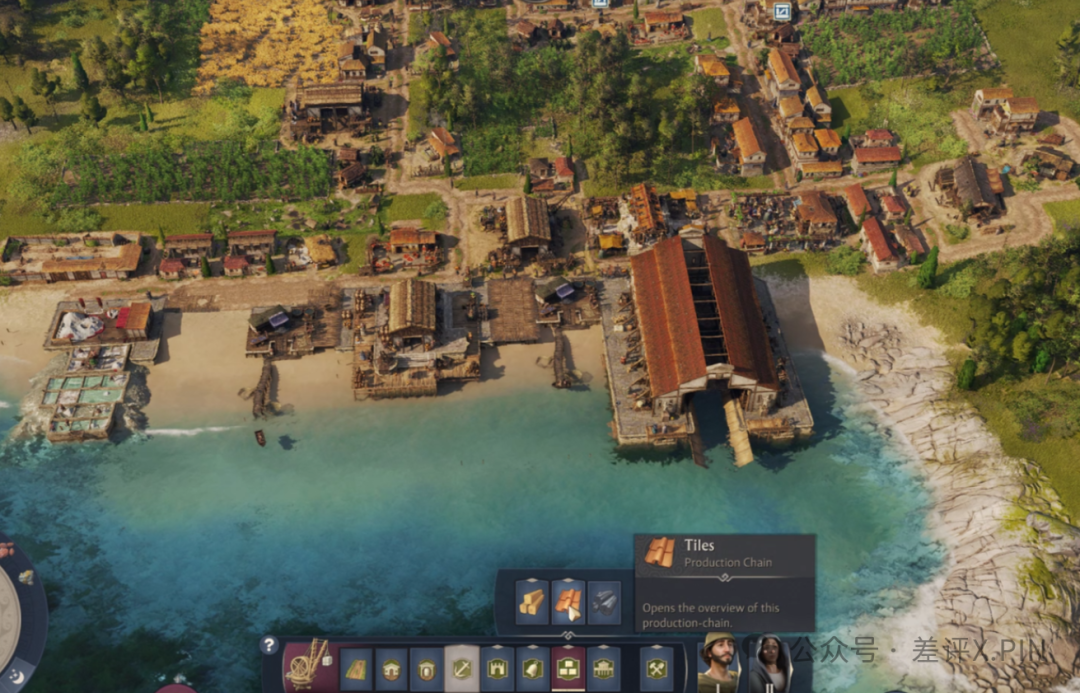
Task: Select the bearded man with hat portrait
Action: point(717,662)
